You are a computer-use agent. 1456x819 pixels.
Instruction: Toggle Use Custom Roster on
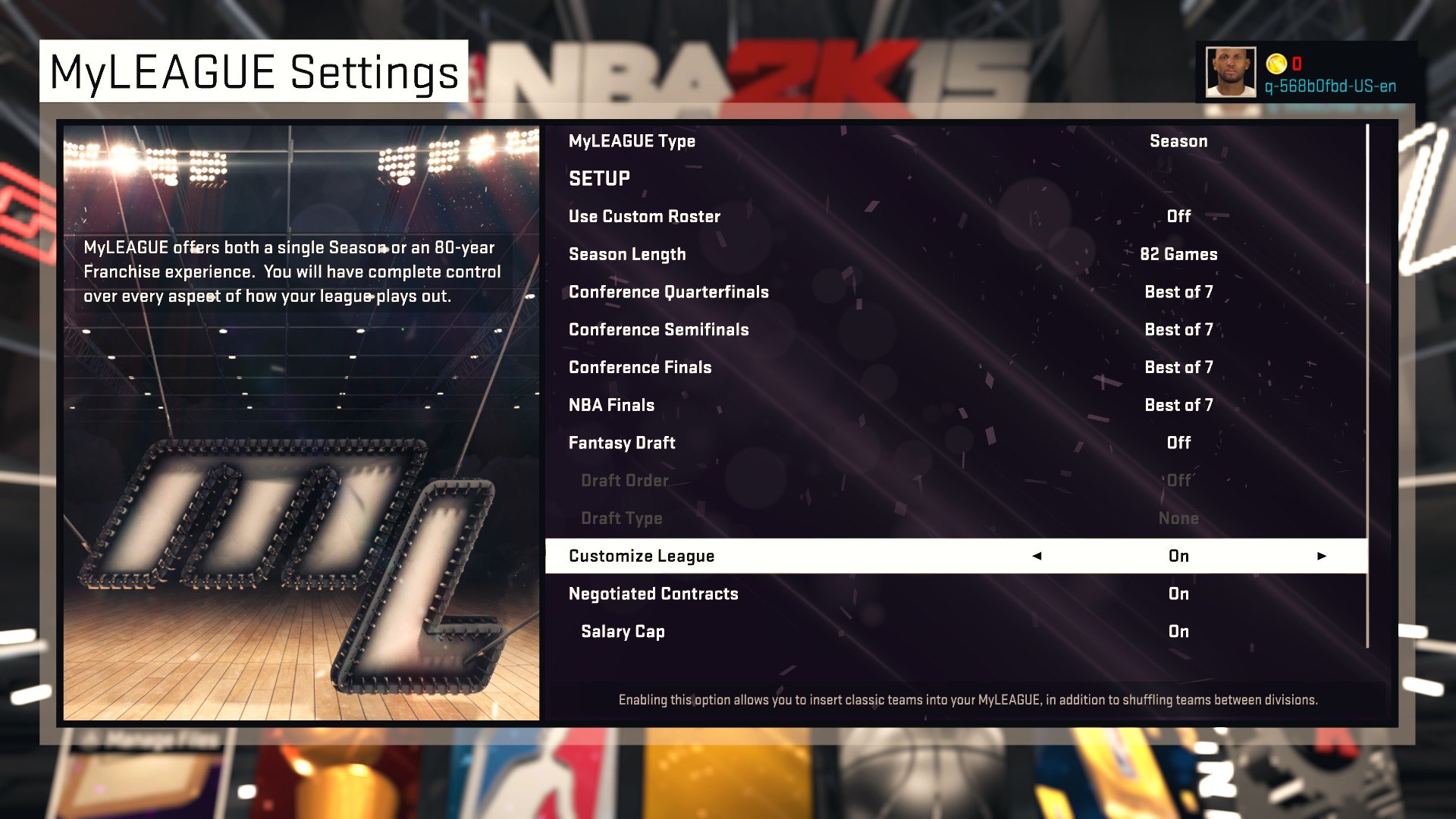[1179, 216]
